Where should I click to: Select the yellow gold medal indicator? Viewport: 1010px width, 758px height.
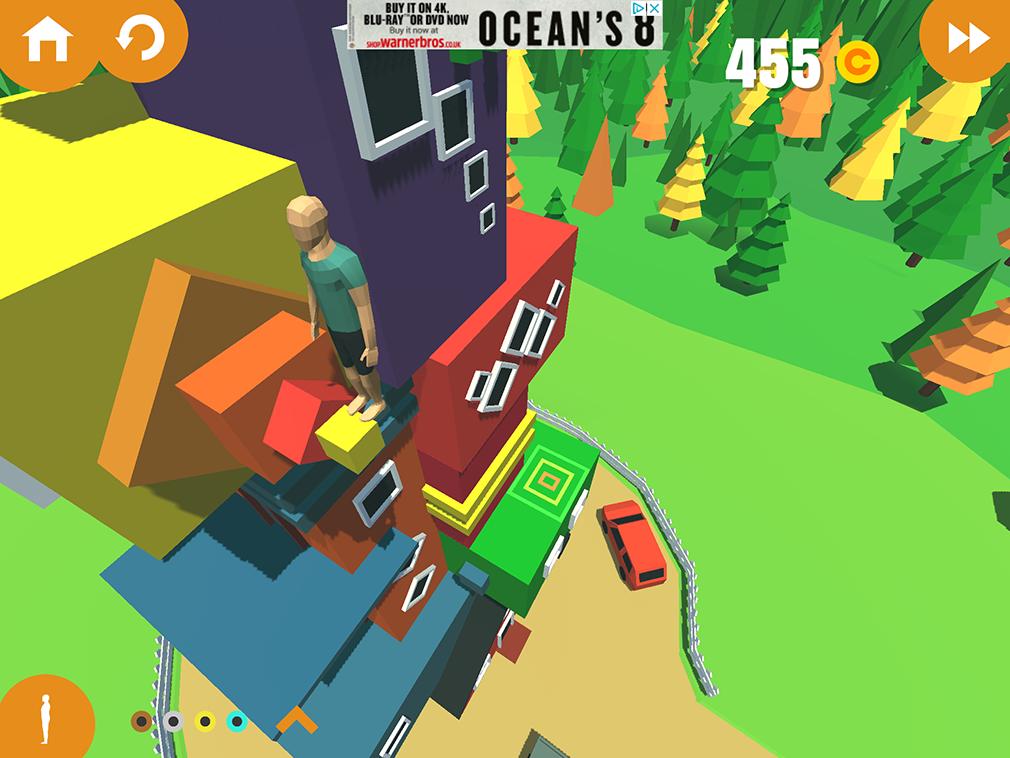tap(205, 721)
